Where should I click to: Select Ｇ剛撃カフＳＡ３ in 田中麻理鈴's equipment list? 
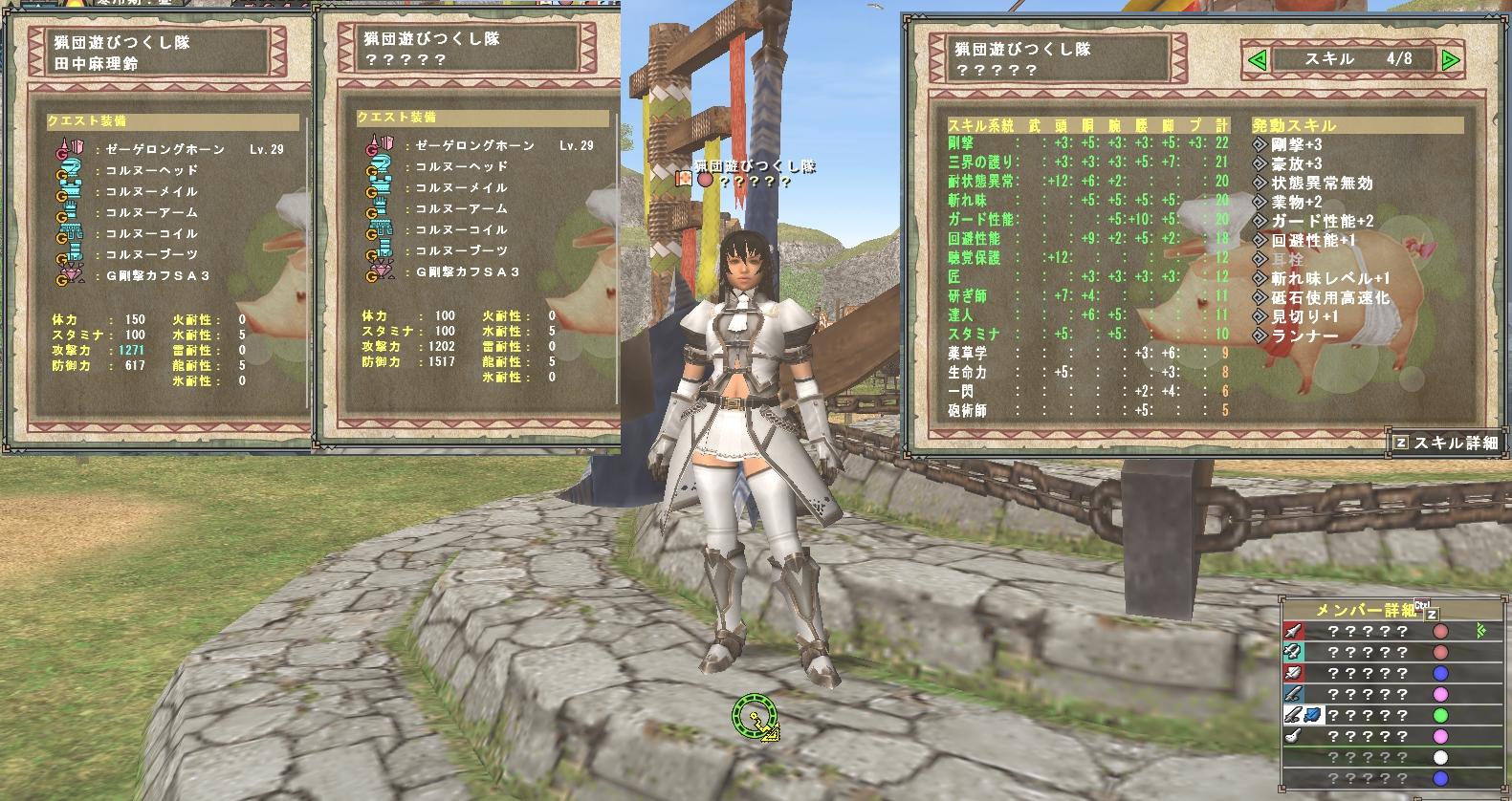coord(158,275)
